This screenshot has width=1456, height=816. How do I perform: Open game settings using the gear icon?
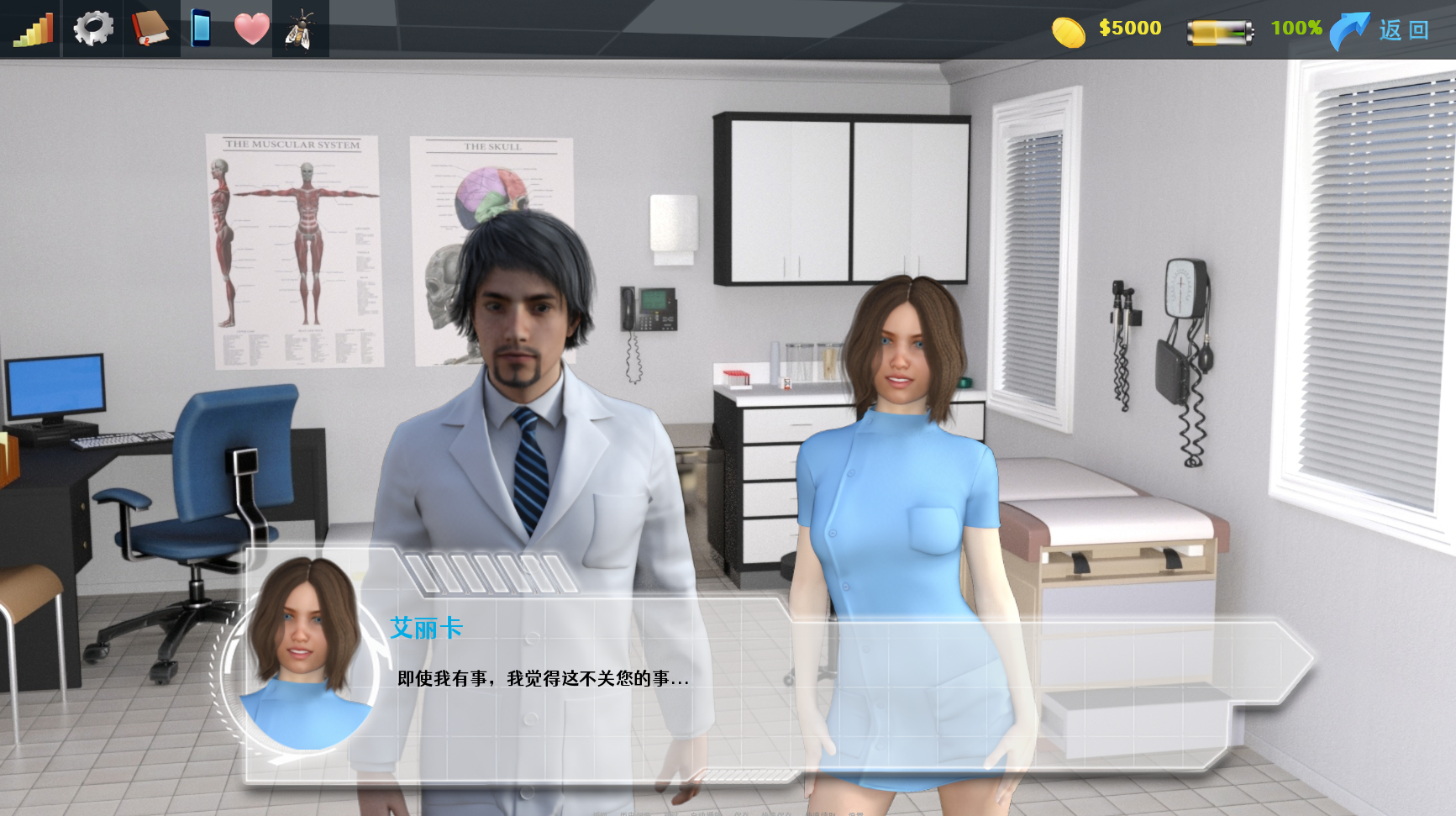coord(92,29)
